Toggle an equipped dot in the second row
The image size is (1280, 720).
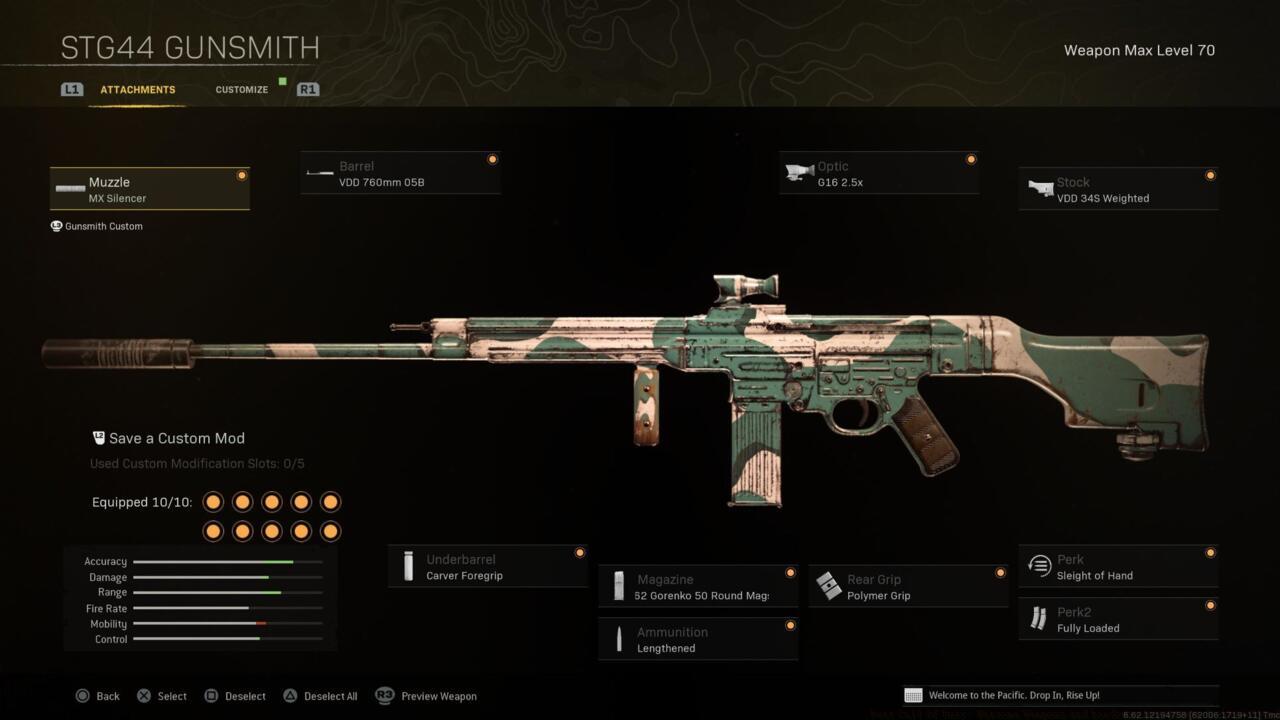272,530
